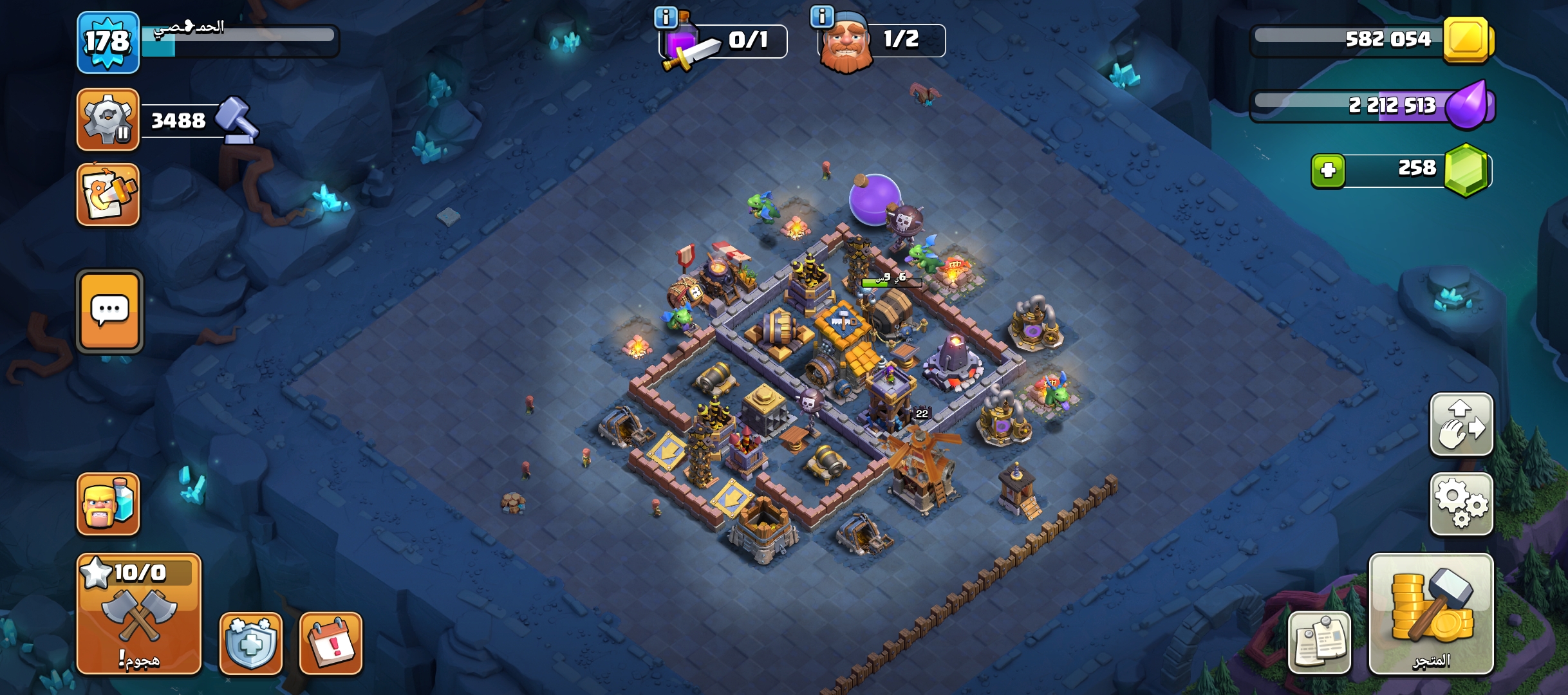
Task: Buy gems with the green plus button
Action: pos(1328,171)
